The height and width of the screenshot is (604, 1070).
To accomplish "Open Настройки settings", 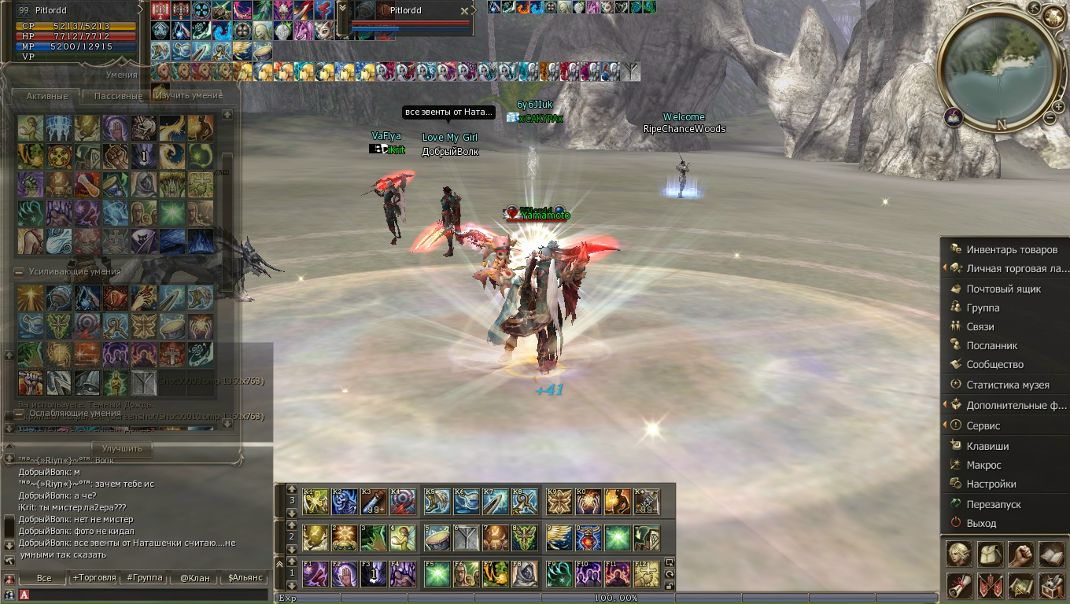I will (x=990, y=484).
